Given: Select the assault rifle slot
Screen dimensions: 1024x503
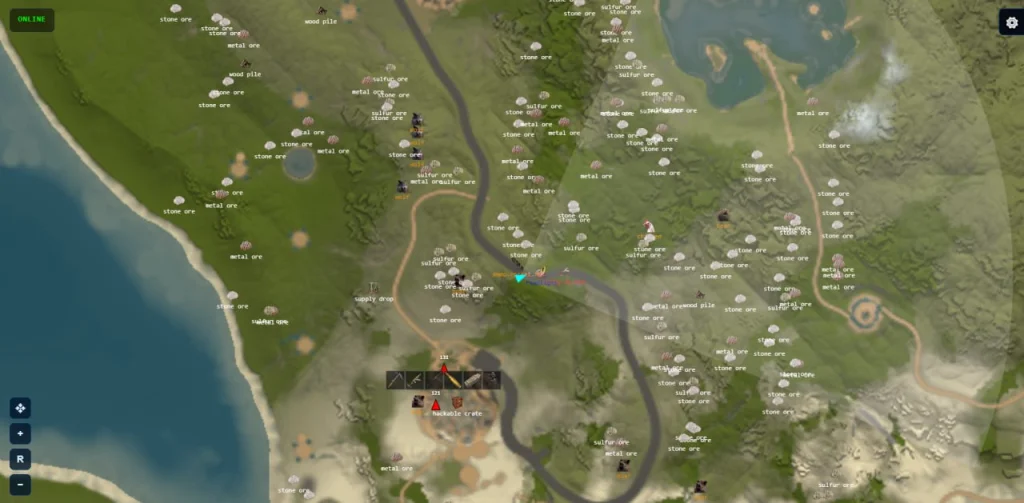Looking at the screenshot, I should coord(416,380).
